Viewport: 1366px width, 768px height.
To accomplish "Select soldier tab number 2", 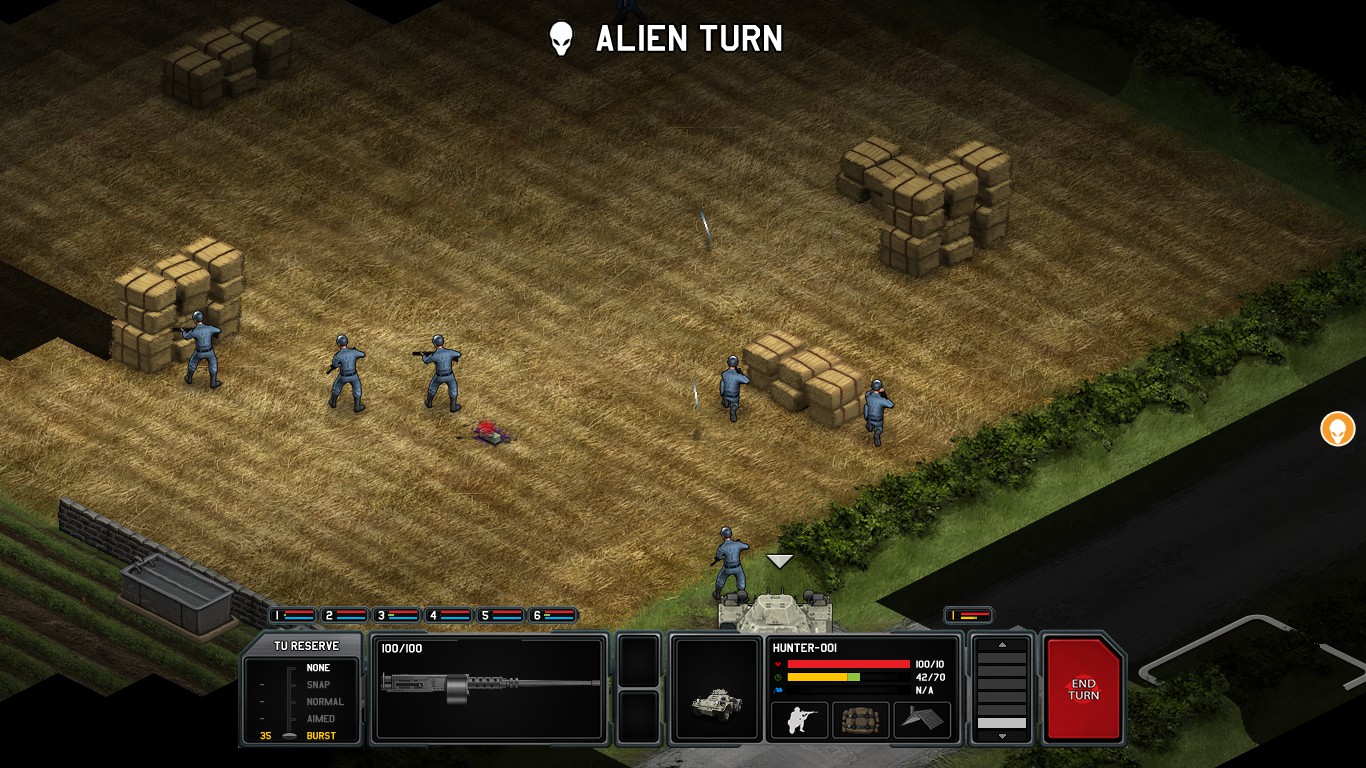I will 345,615.
